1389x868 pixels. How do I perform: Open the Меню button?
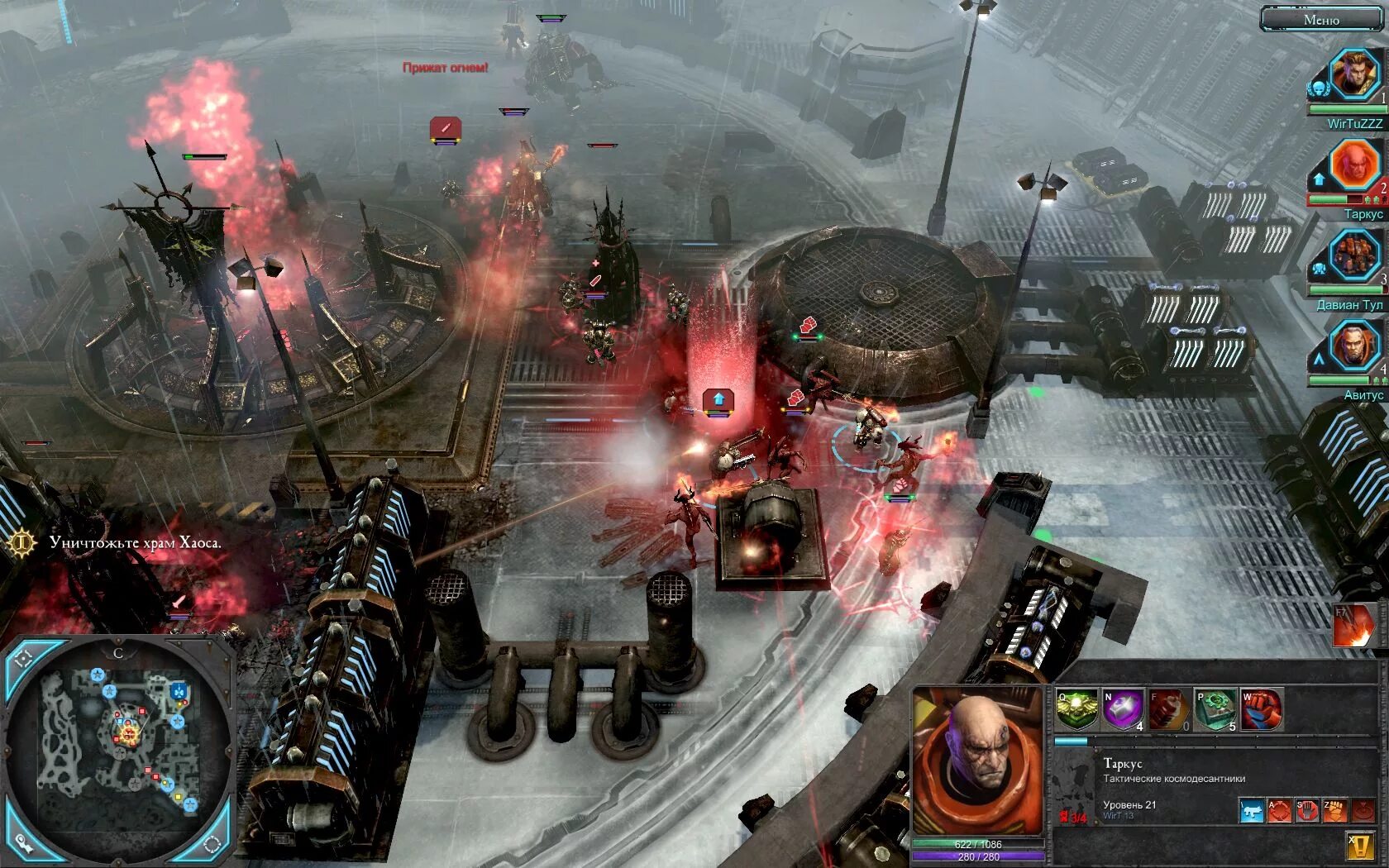1320,19
